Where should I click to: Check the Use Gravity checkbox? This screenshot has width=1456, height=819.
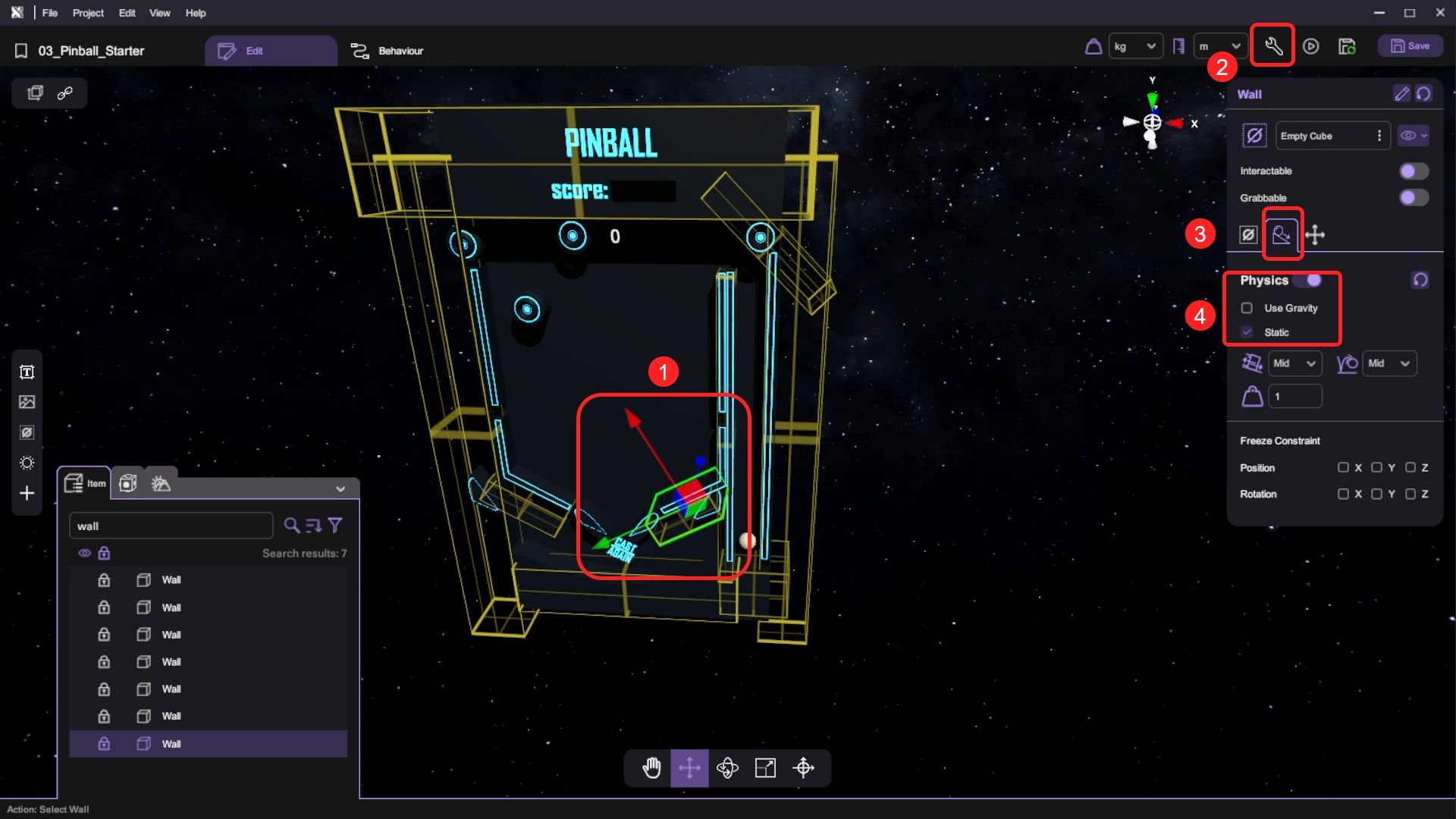1247,308
